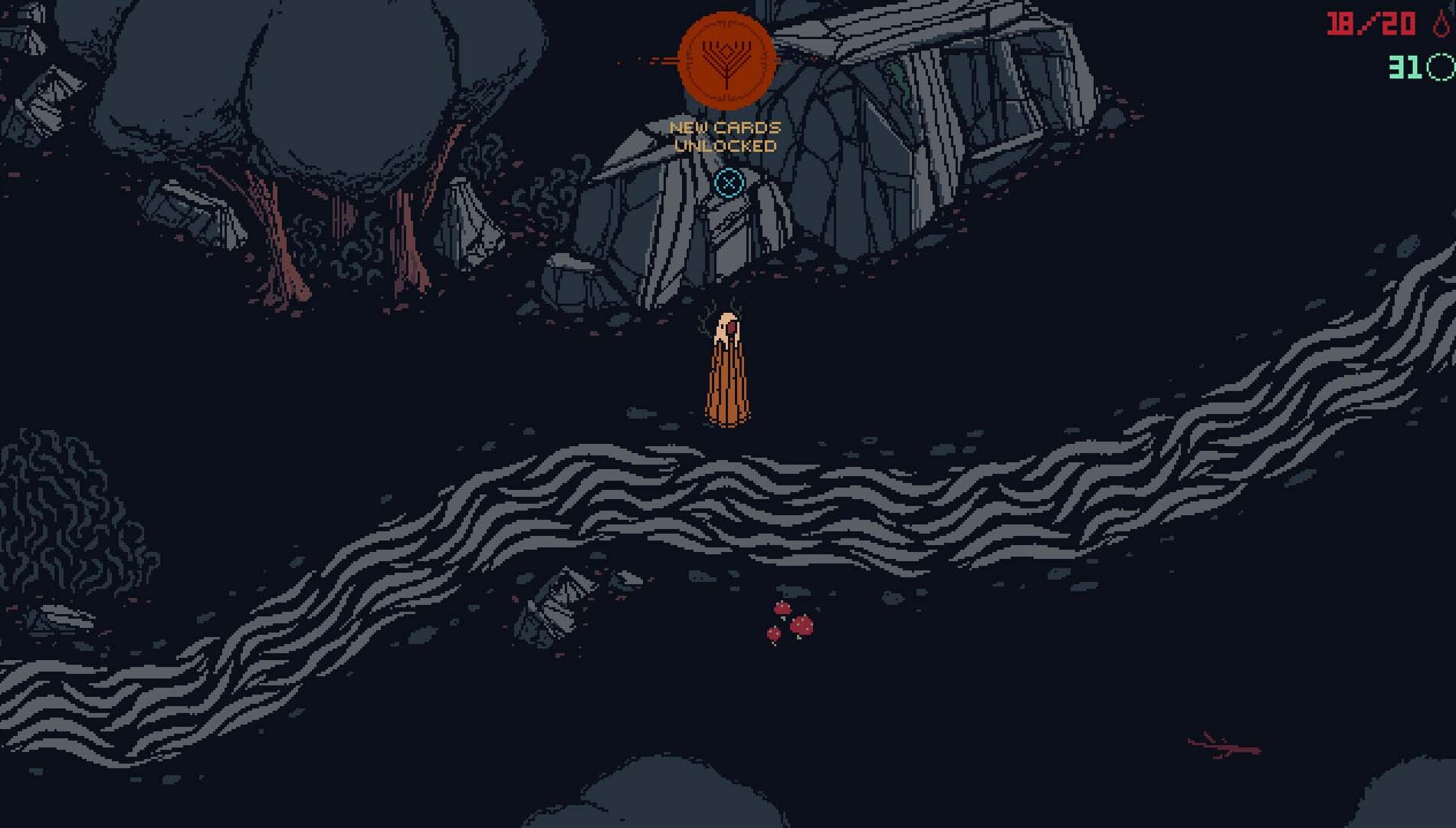
Task: Click the red tree emblem icon
Action: pyautogui.click(x=726, y=64)
